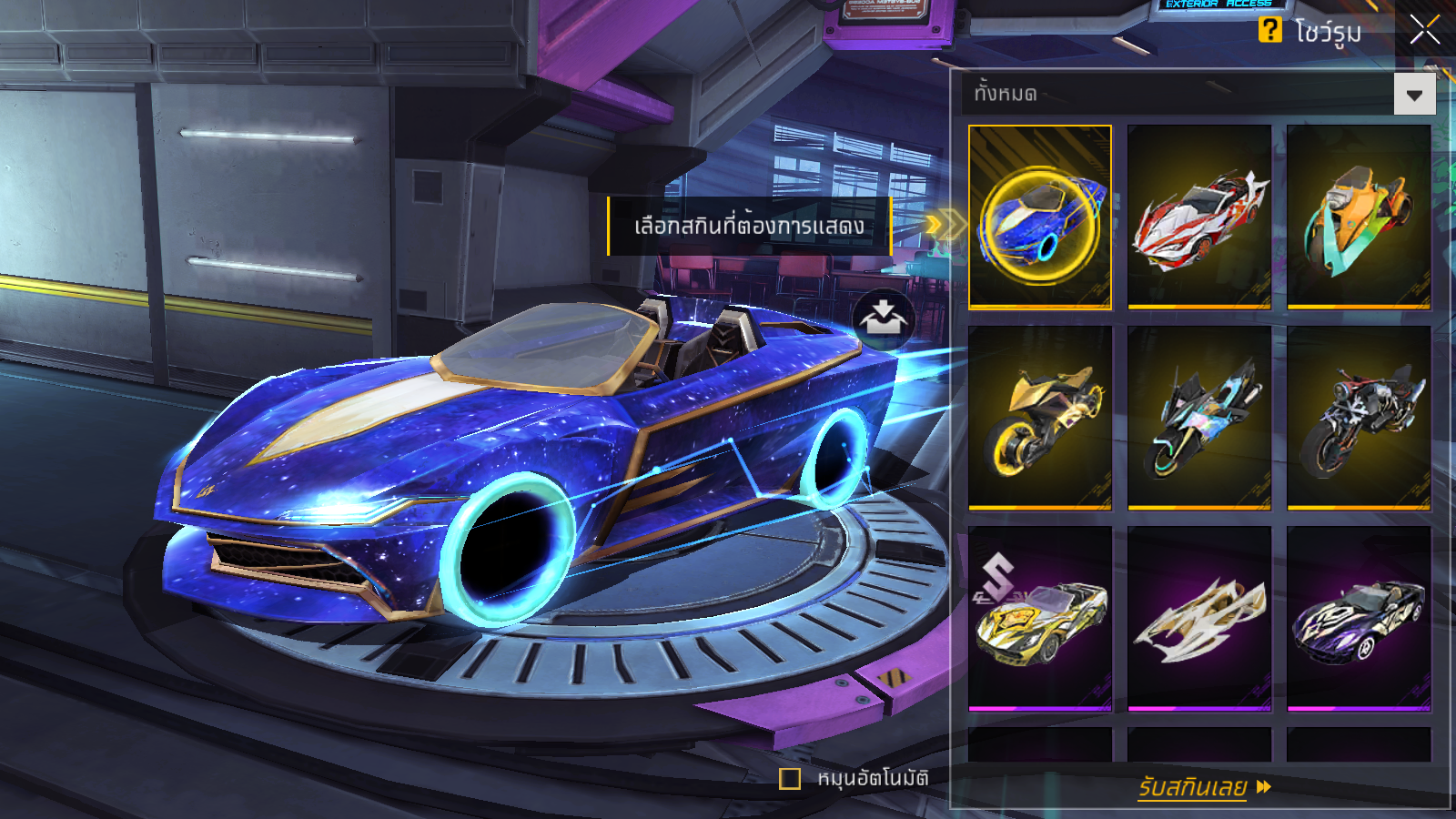Toggle the หมุนอัตโนมัติ auto-rotate checkbox
The height and width of the screenshot is (819, 1456).
790,779
